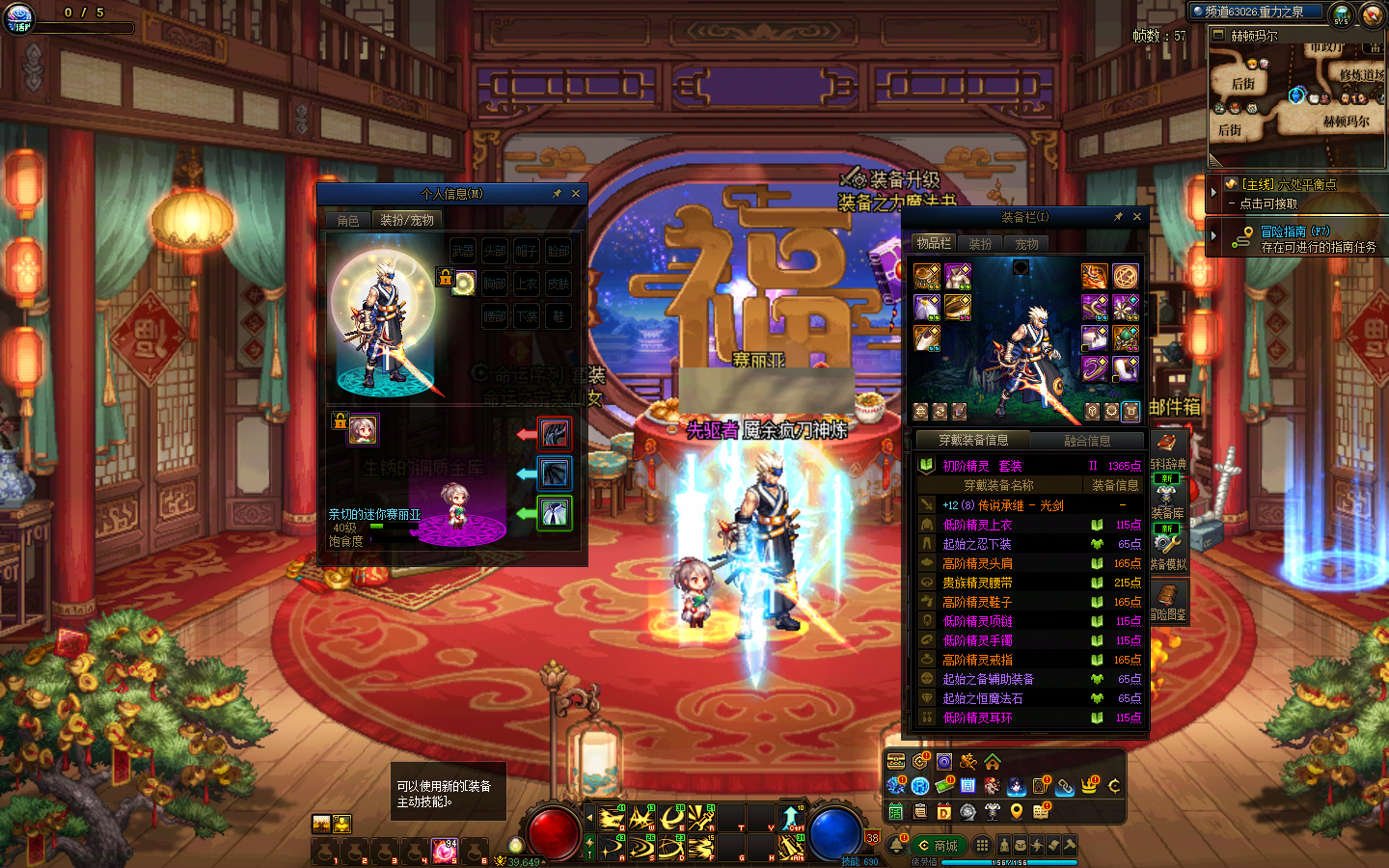Viewport: 1389px width, 868px height.
Task: Switch to the 角色 character tab
Action: tap(348, 221)
